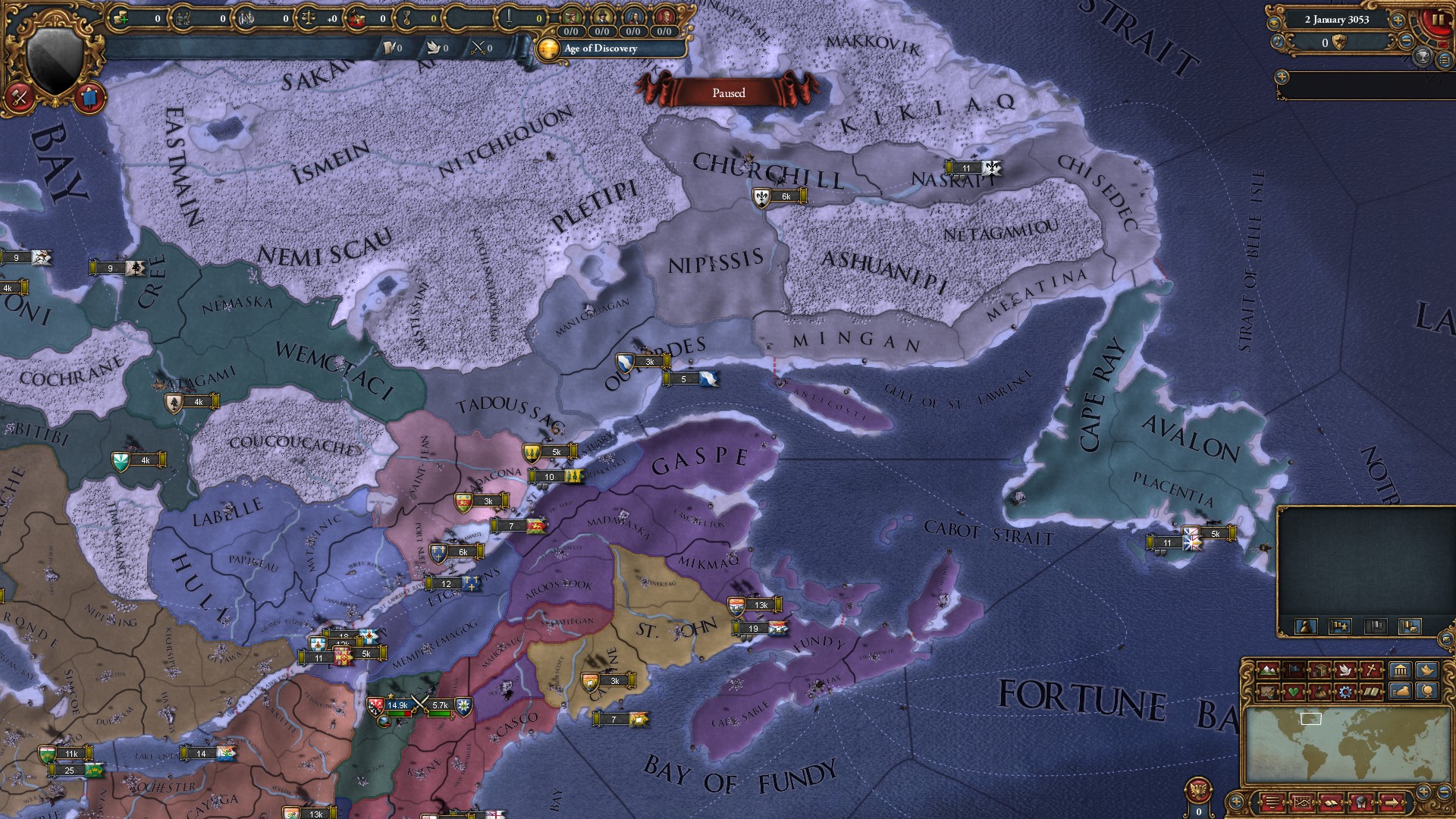Toggle the game music note button
1456x819 pixels.
[1278, 42]
